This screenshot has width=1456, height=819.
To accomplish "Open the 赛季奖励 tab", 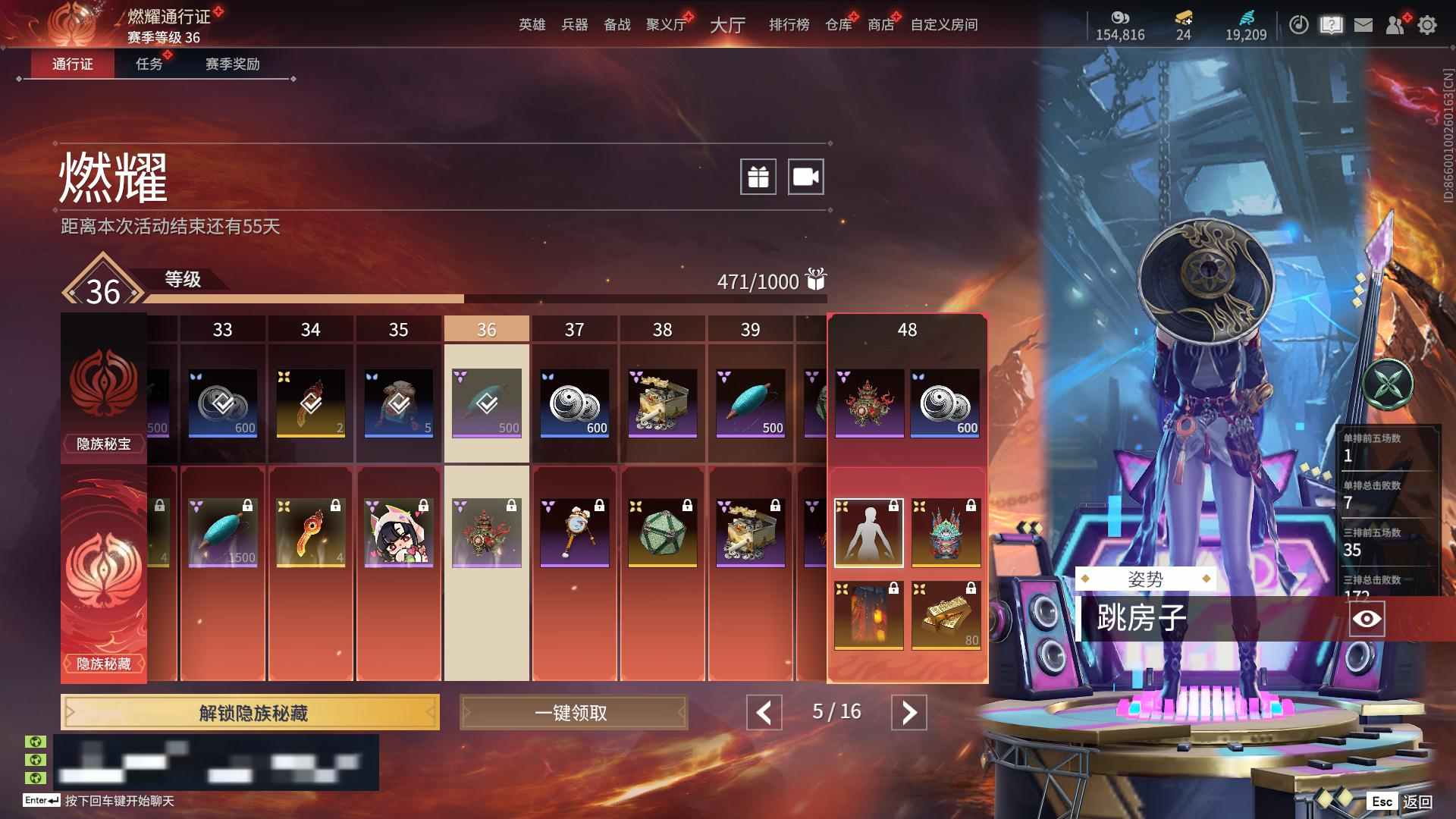I will tap(232, 64).
